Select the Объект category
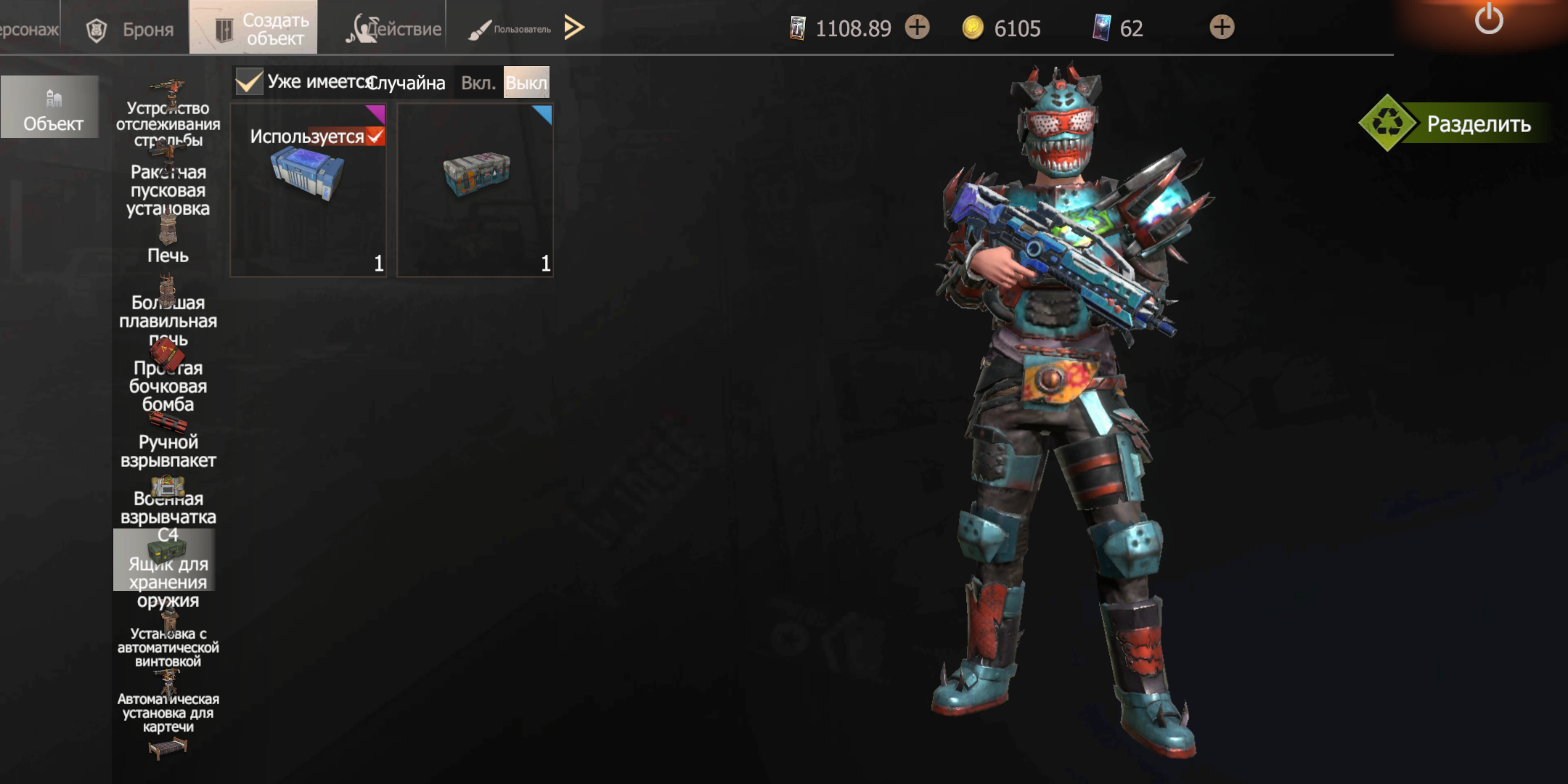 pyautogui.click(x=50, y=107)
